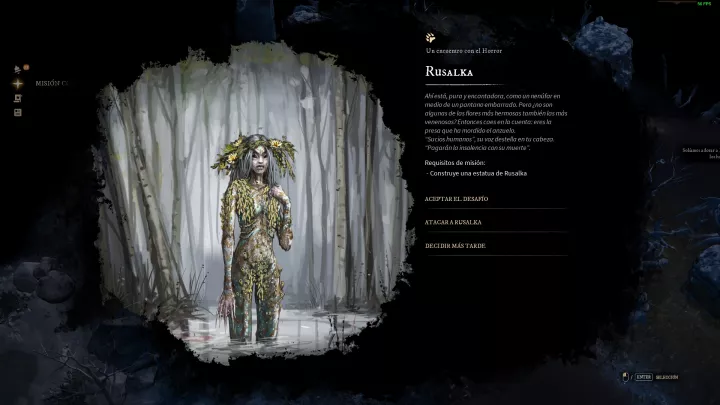Click the scroll icon in left sidebar

[18, 98]
